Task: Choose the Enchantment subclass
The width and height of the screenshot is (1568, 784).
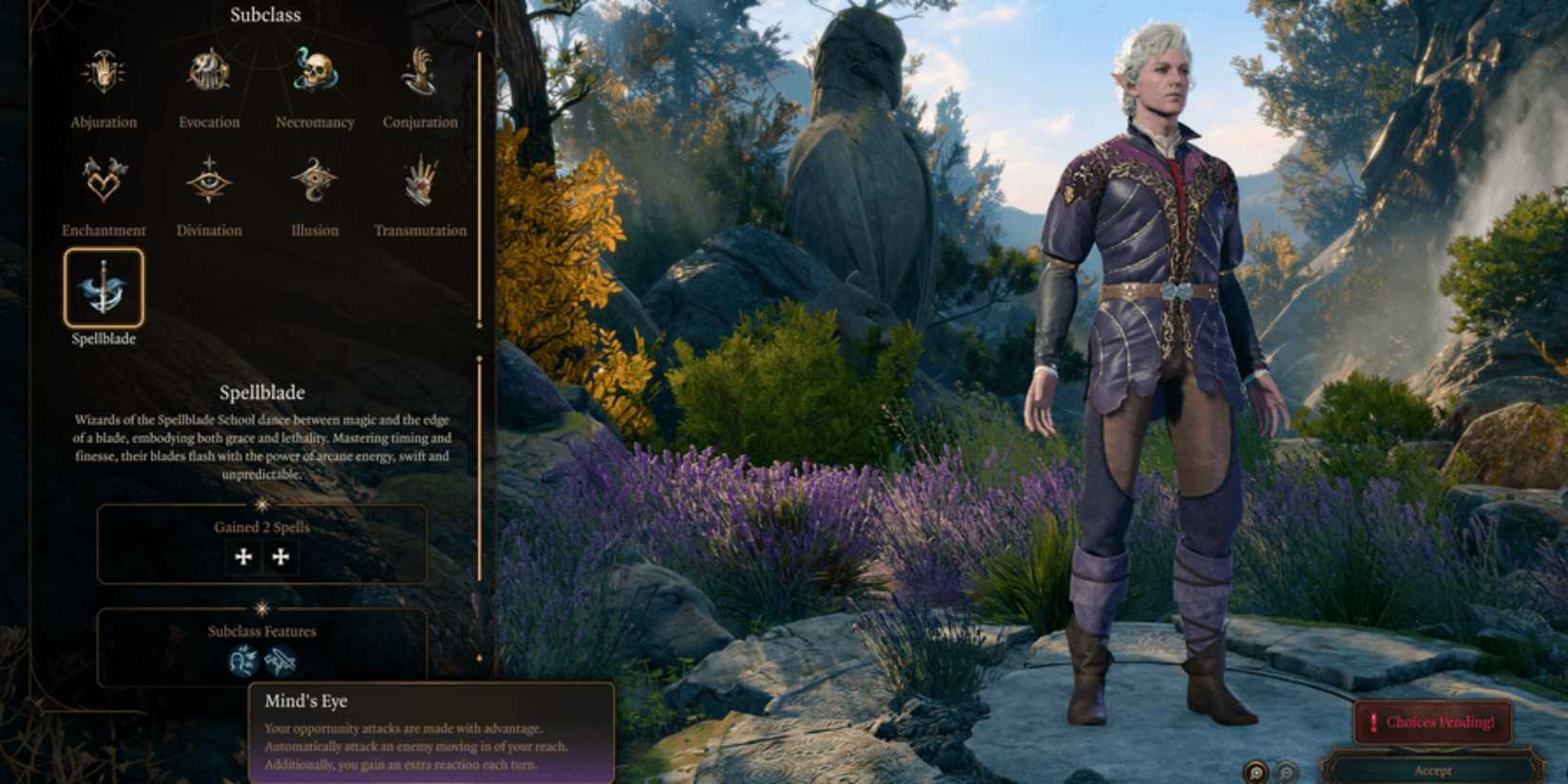Action: [104, 181]
